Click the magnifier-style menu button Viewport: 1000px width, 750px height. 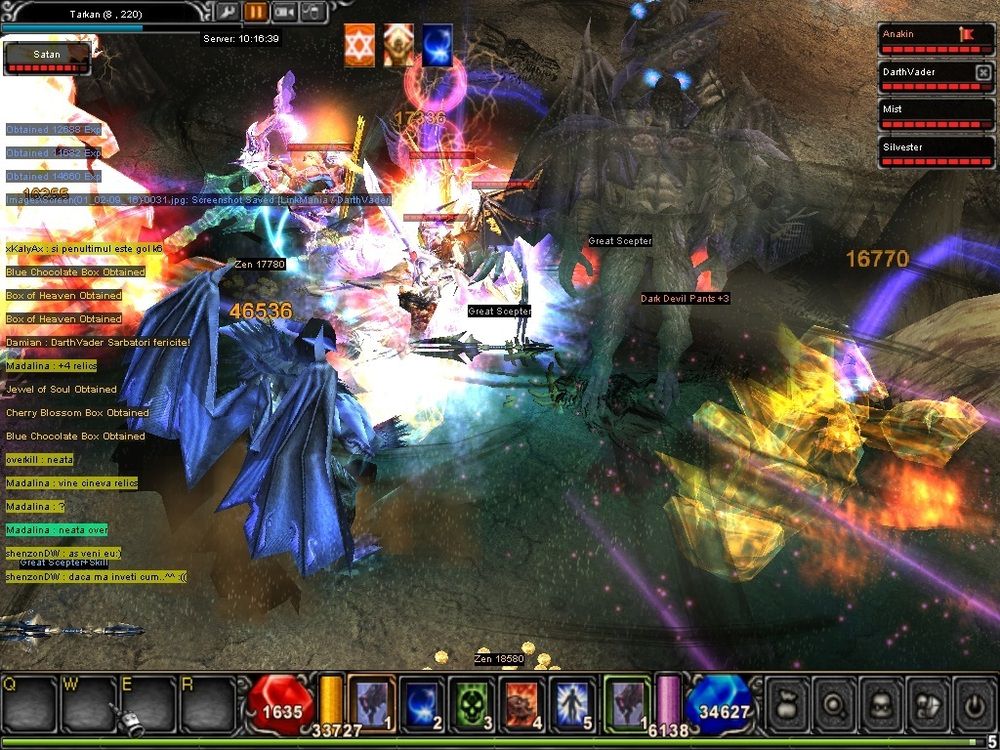(834, 704)
